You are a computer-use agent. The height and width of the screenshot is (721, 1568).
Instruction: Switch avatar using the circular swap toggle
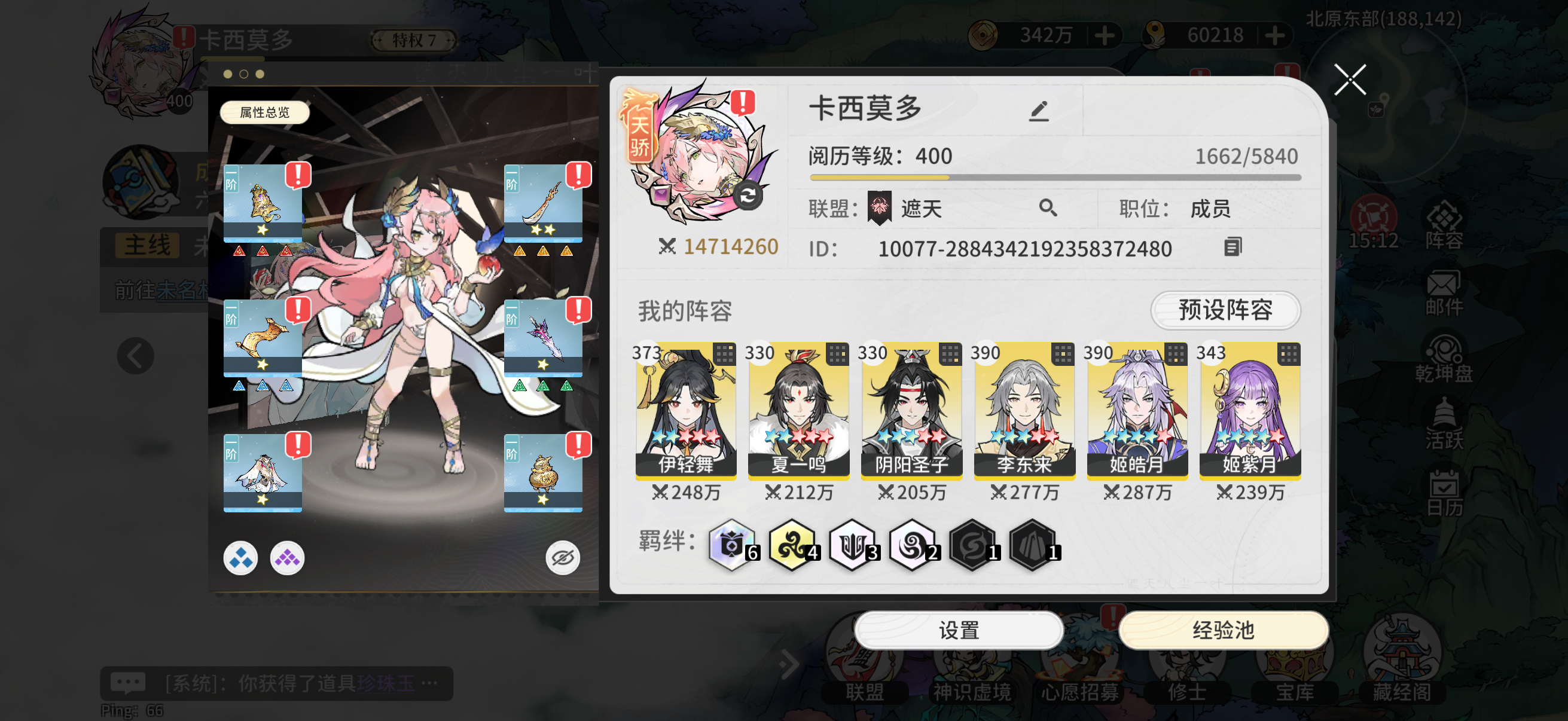pyautogui.click(x=748, y=197)
